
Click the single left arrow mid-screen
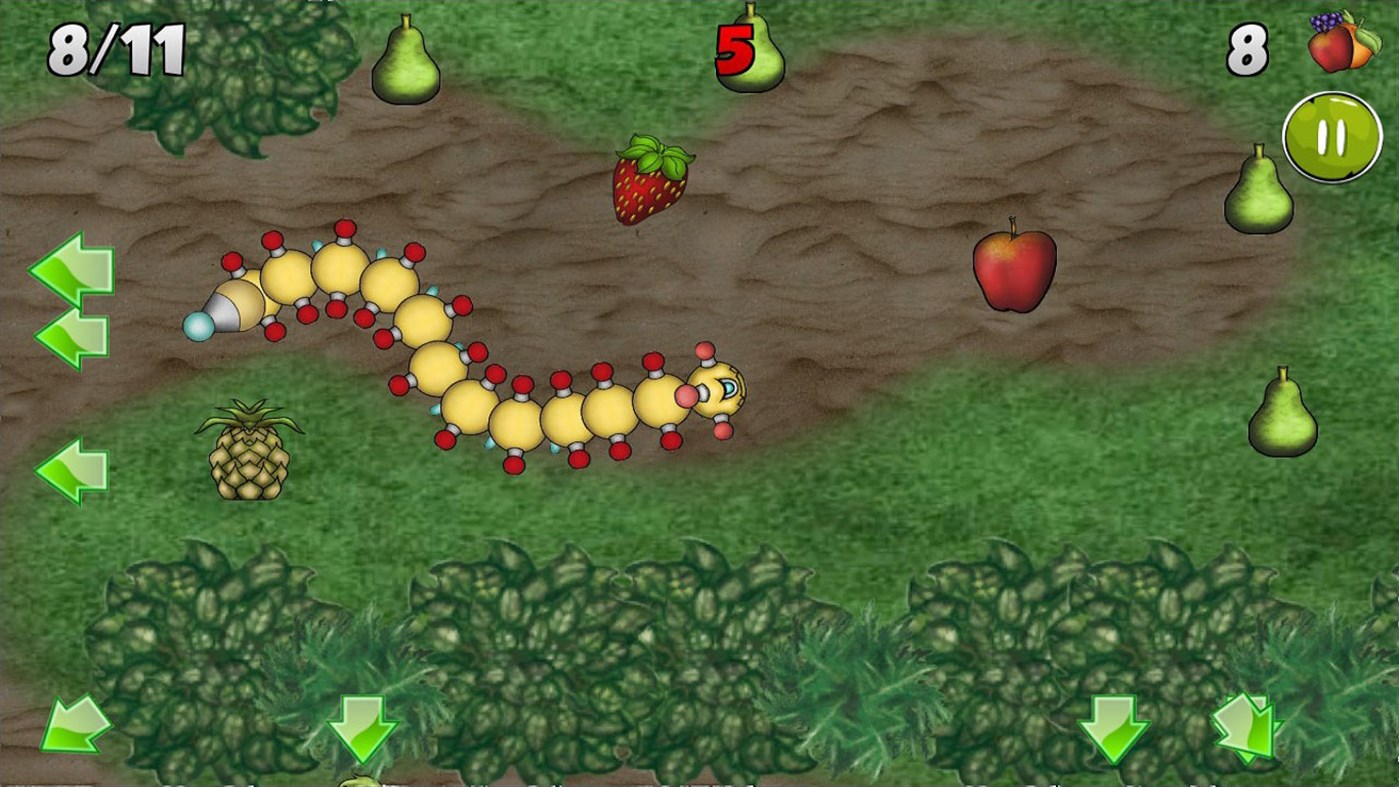coord(71,468)
